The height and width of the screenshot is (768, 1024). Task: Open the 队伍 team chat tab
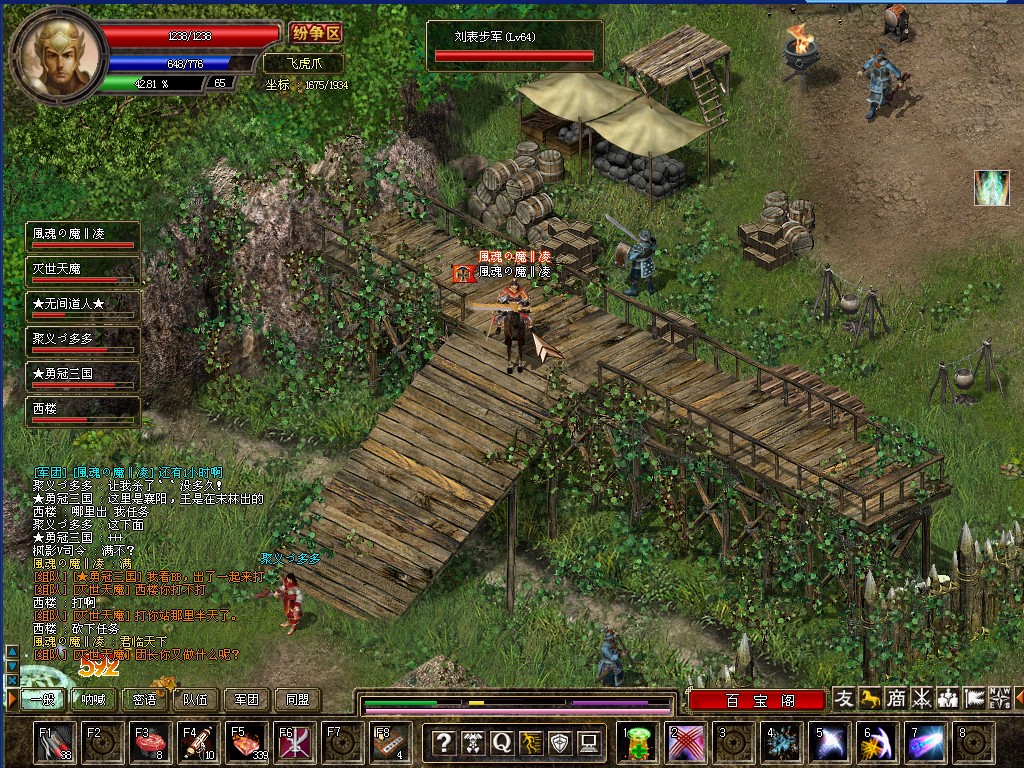coord(195,700)
